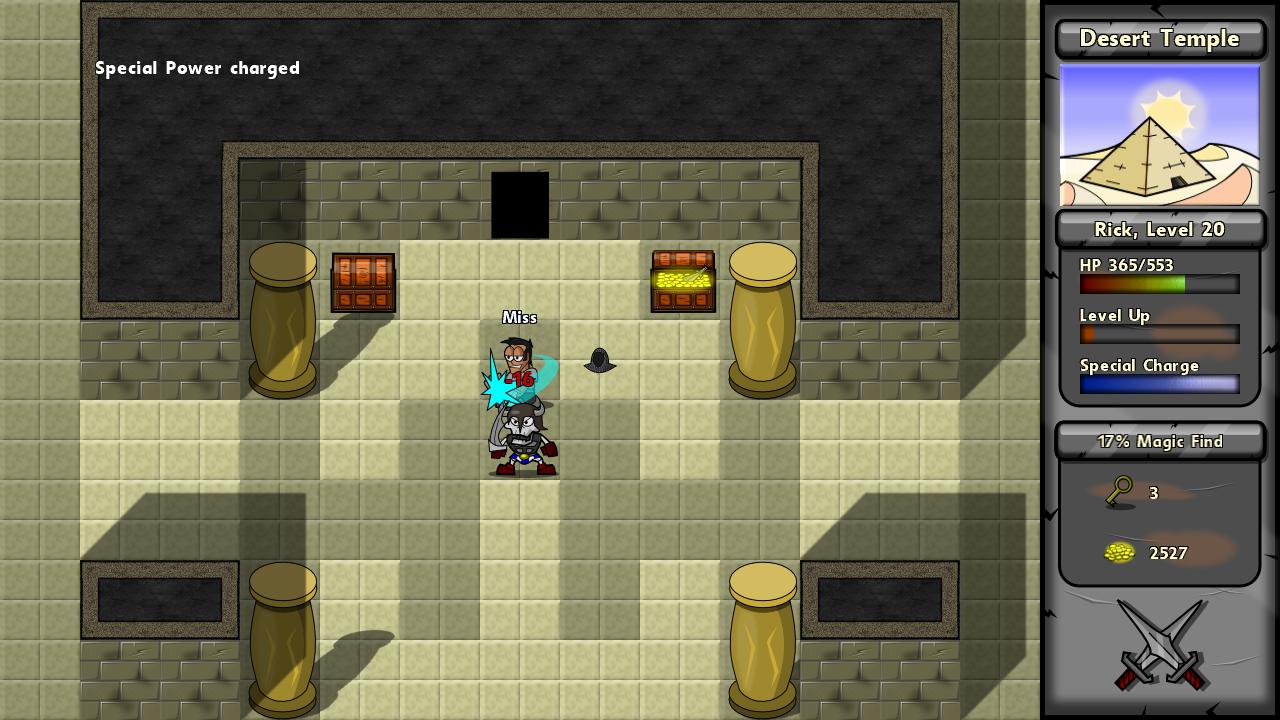Click the hooded enemy beside Rick
Viewport: 1280px width, 720px height.
599,362
